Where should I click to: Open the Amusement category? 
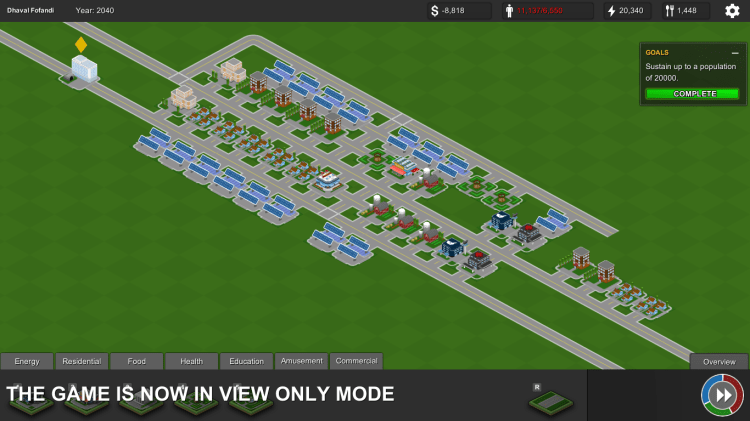(x=302, y=361)
